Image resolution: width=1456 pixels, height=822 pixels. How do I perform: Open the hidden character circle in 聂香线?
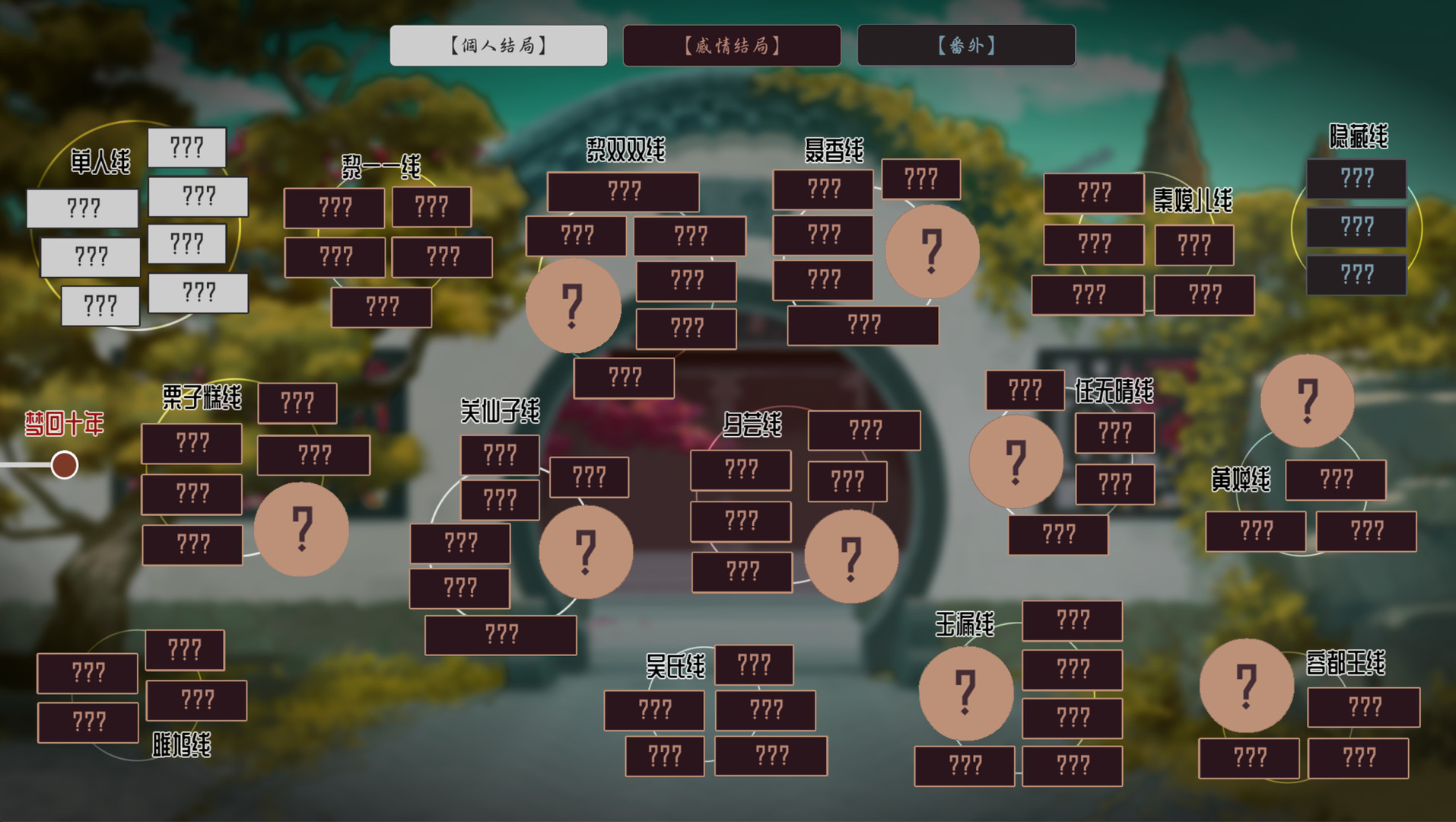point(932,253)
